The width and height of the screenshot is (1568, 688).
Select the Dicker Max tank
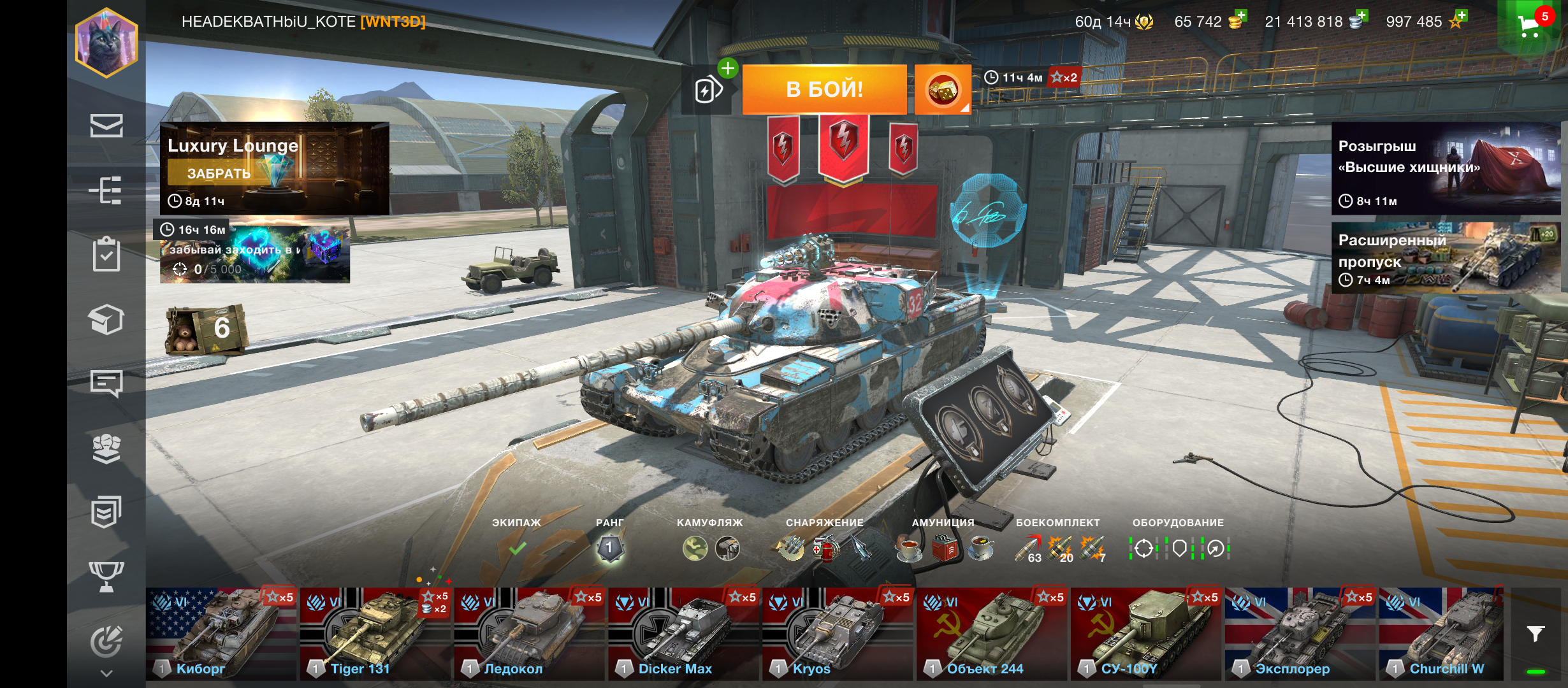click(683, 634)
